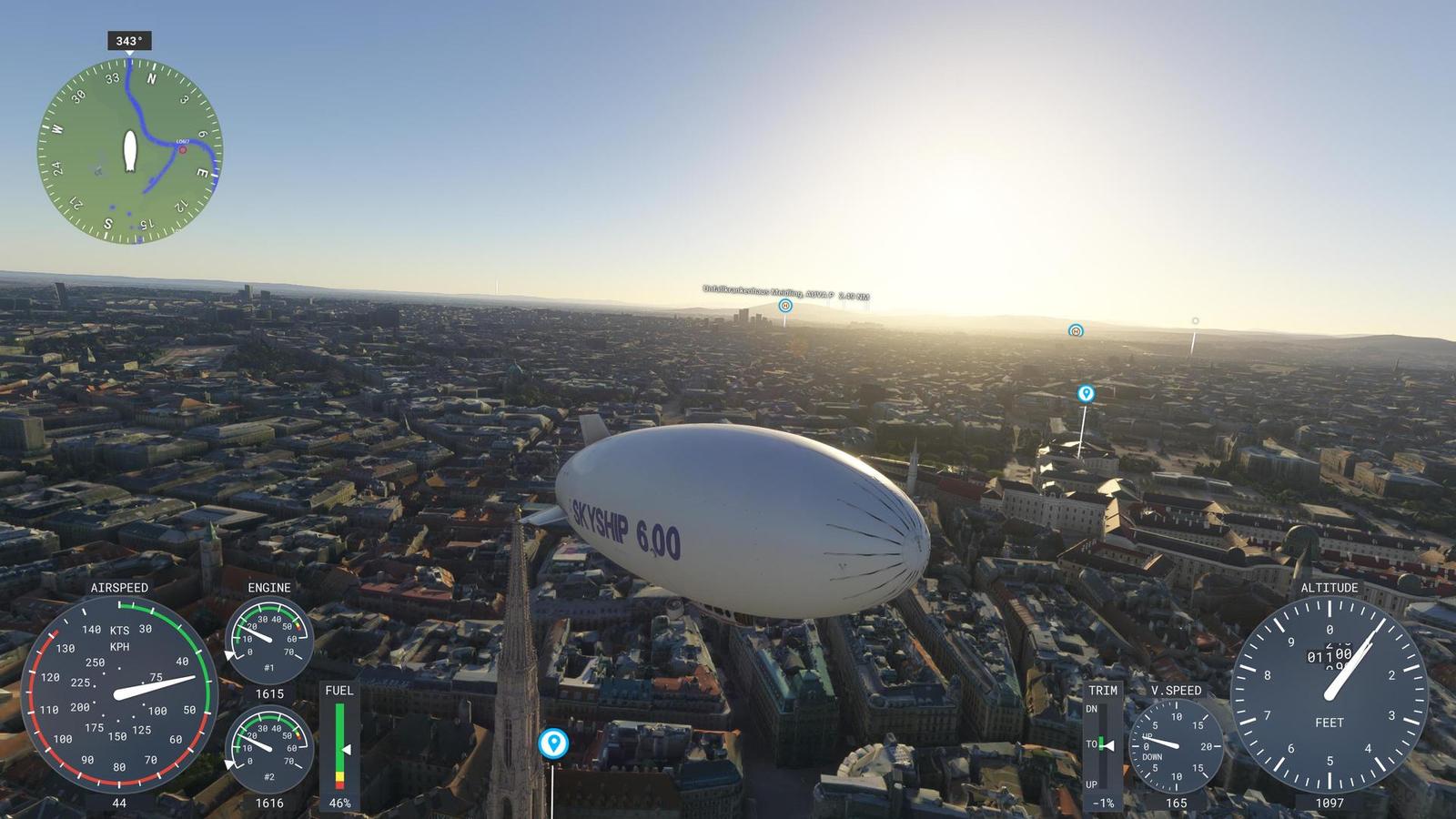Click the 46% fuel percentage readout

point(339,803)
